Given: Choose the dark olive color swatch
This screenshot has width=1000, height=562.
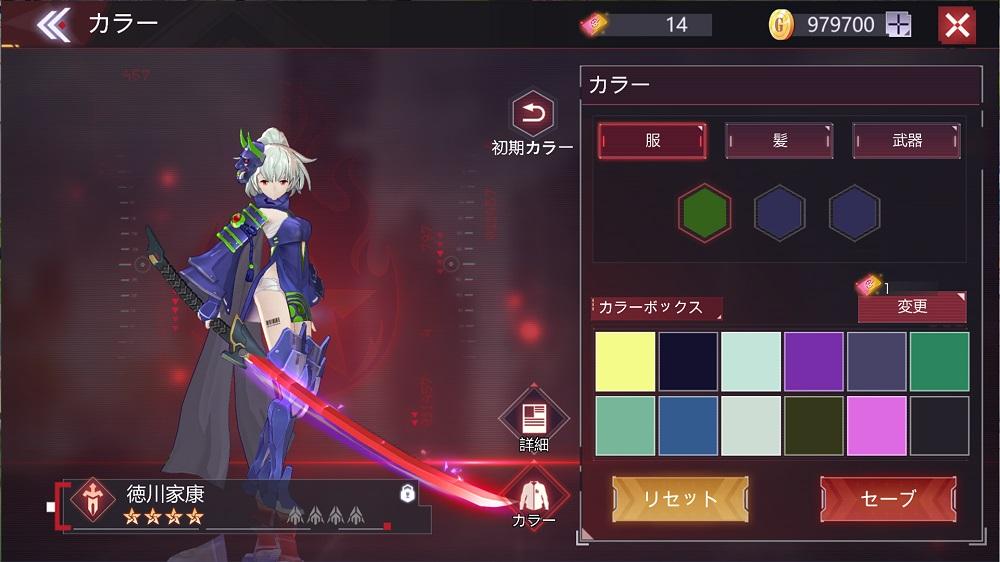Looking at the screenshot, I should pos(814,426).
